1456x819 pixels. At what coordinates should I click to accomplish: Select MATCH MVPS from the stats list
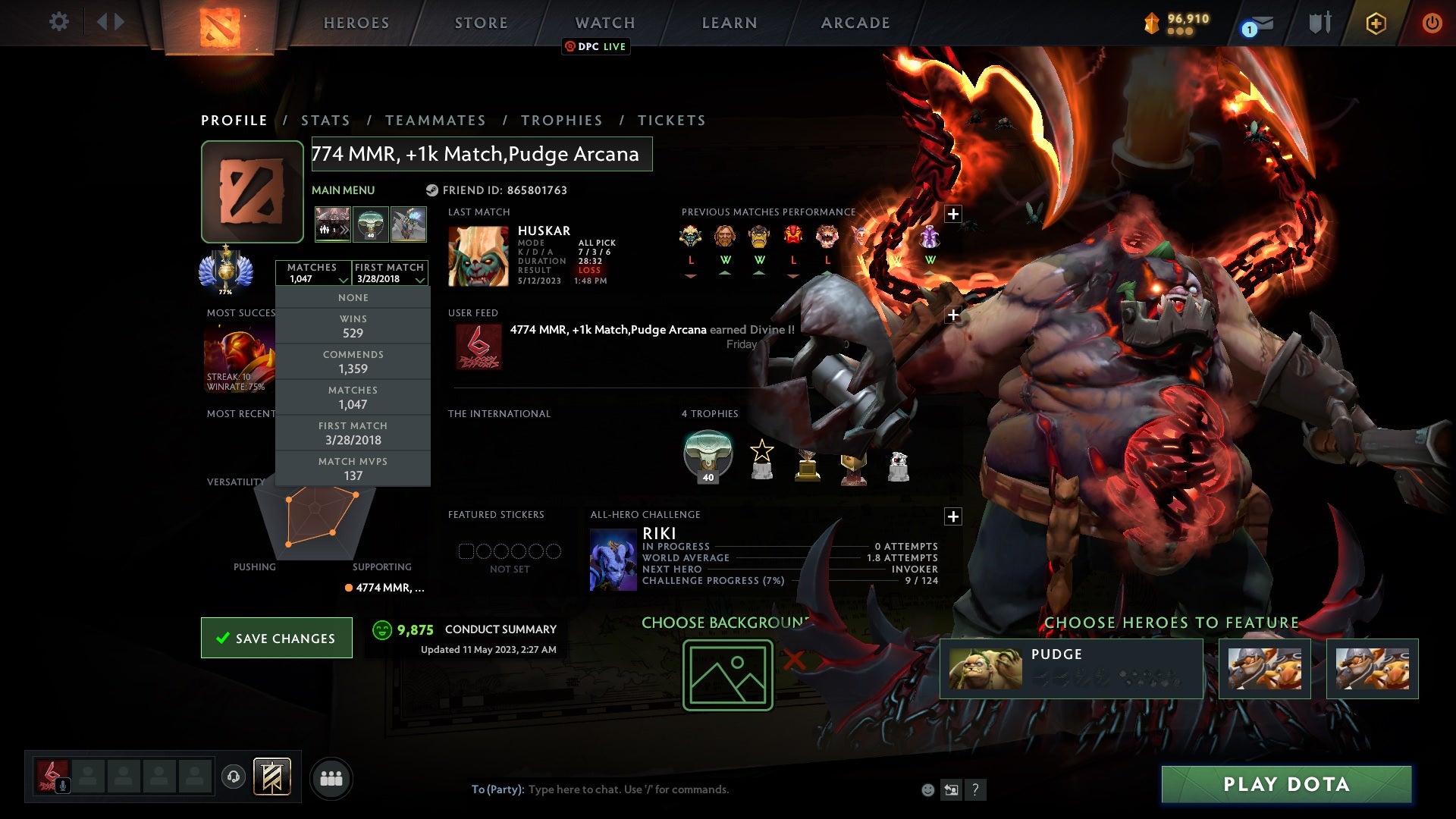coord(353,468)
